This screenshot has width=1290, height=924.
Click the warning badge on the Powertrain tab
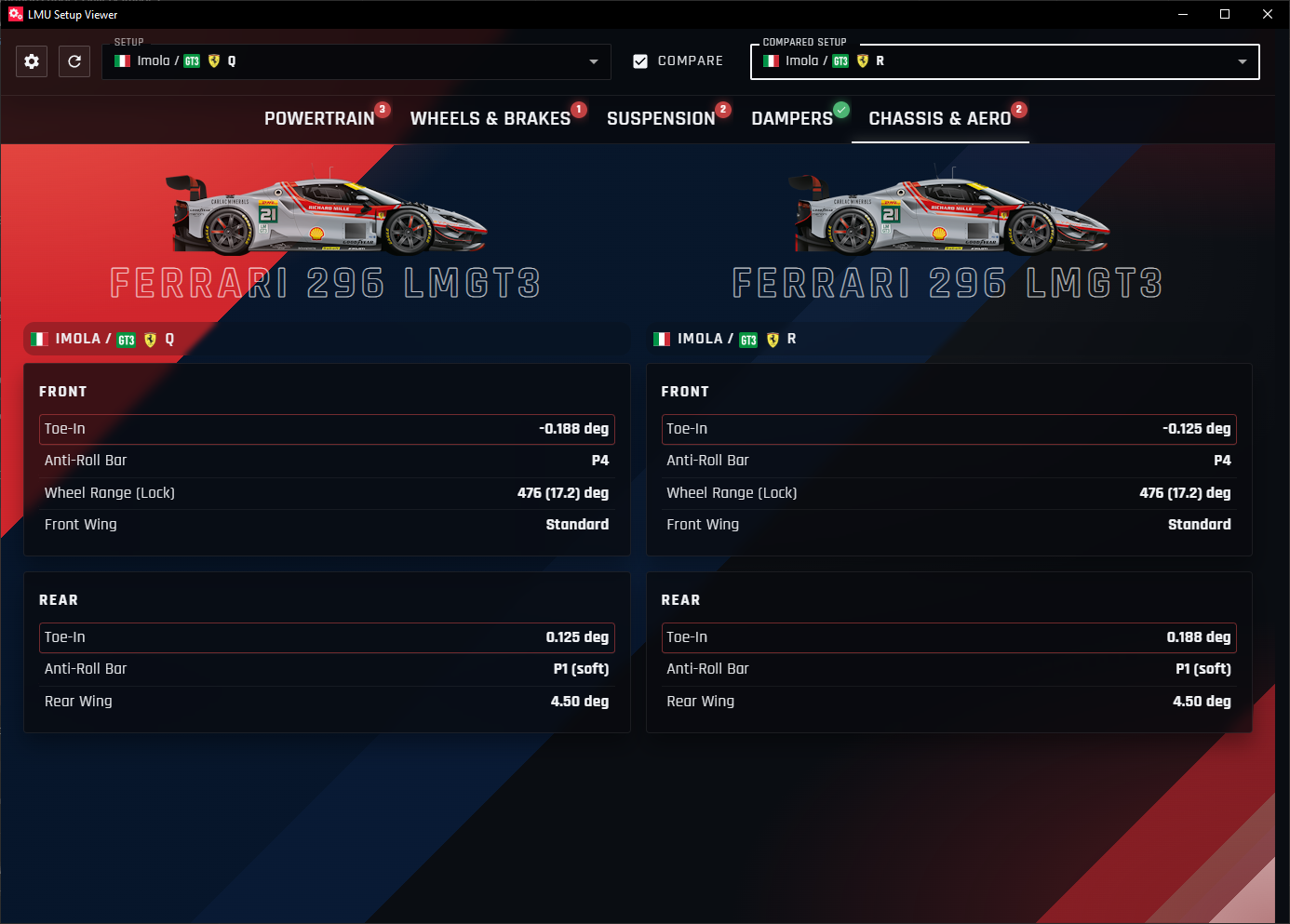click(382, 108)
